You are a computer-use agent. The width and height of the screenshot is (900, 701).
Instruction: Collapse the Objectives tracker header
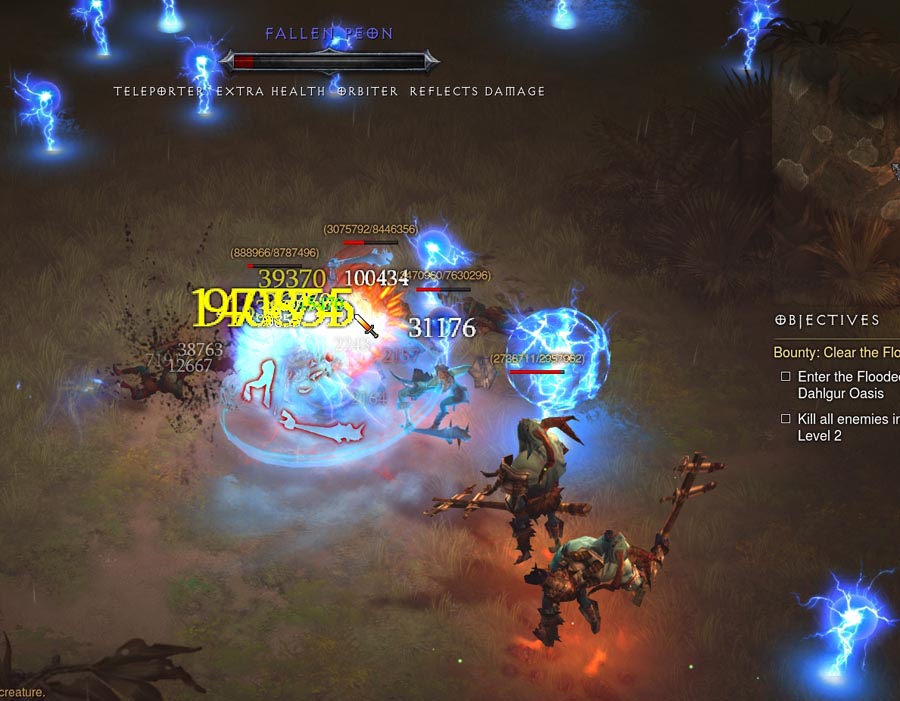tap(828, 321)
